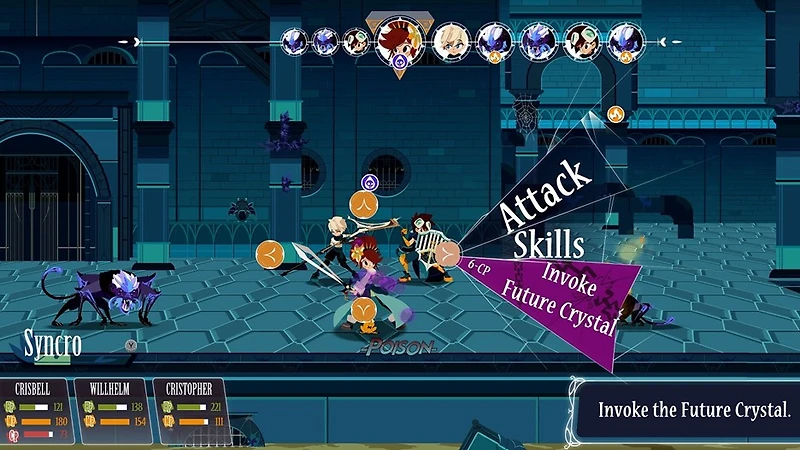The image size is (800, 450).
Task: Activate the Syncro ability label
Action: [52, 345]
